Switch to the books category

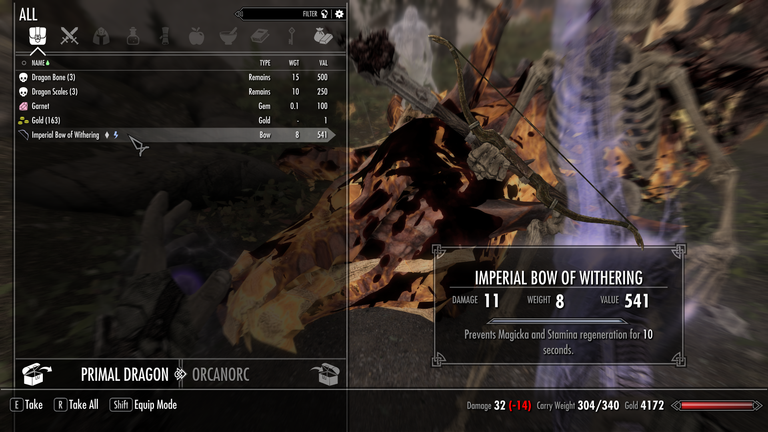(x=259, y=36)
